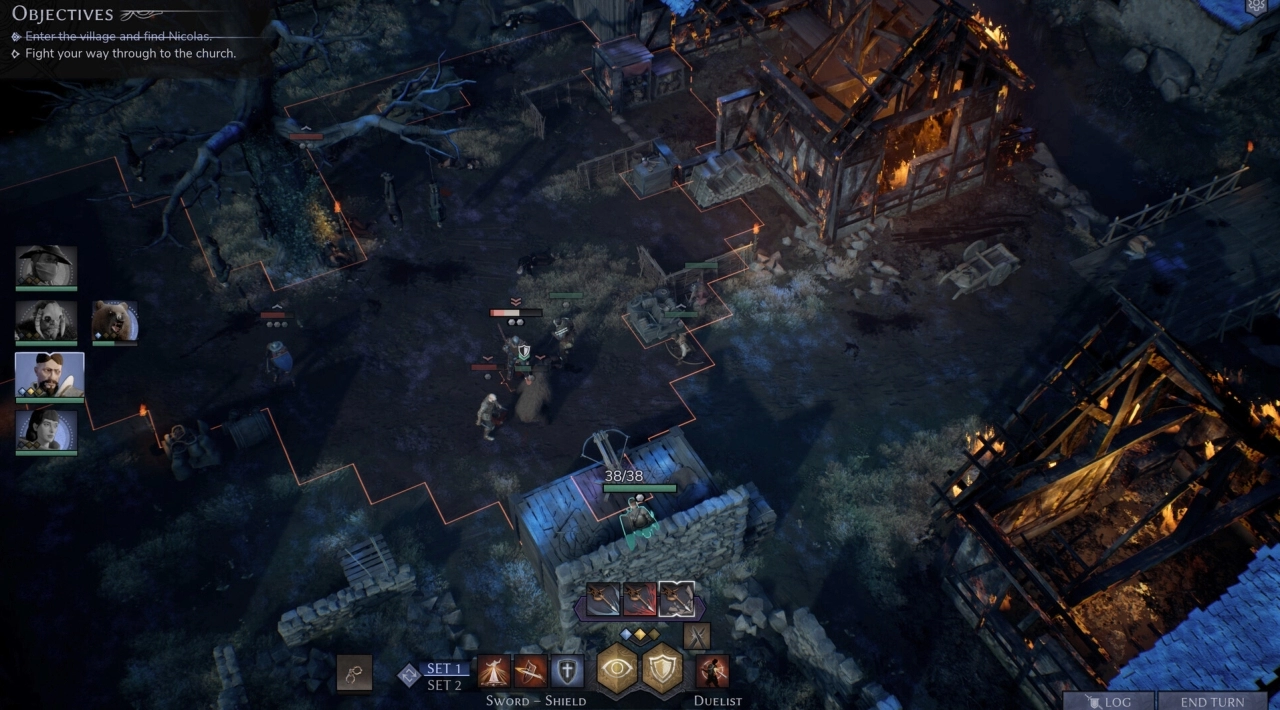Click the weapon set swap arrows icon
This screenshot has width=1280, height=710.
[x=410, y=676]
